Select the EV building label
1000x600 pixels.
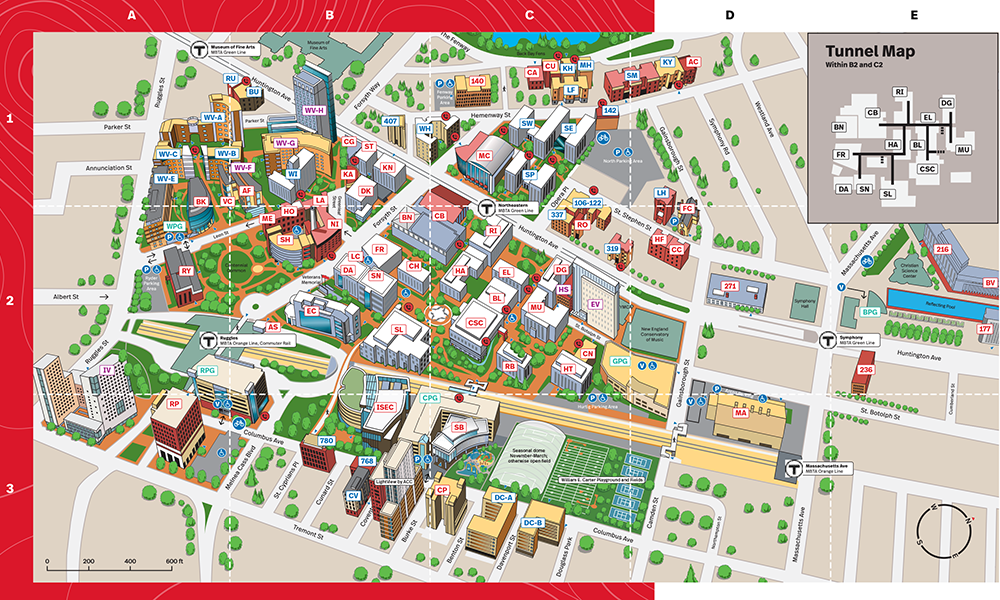click(595, 303)
